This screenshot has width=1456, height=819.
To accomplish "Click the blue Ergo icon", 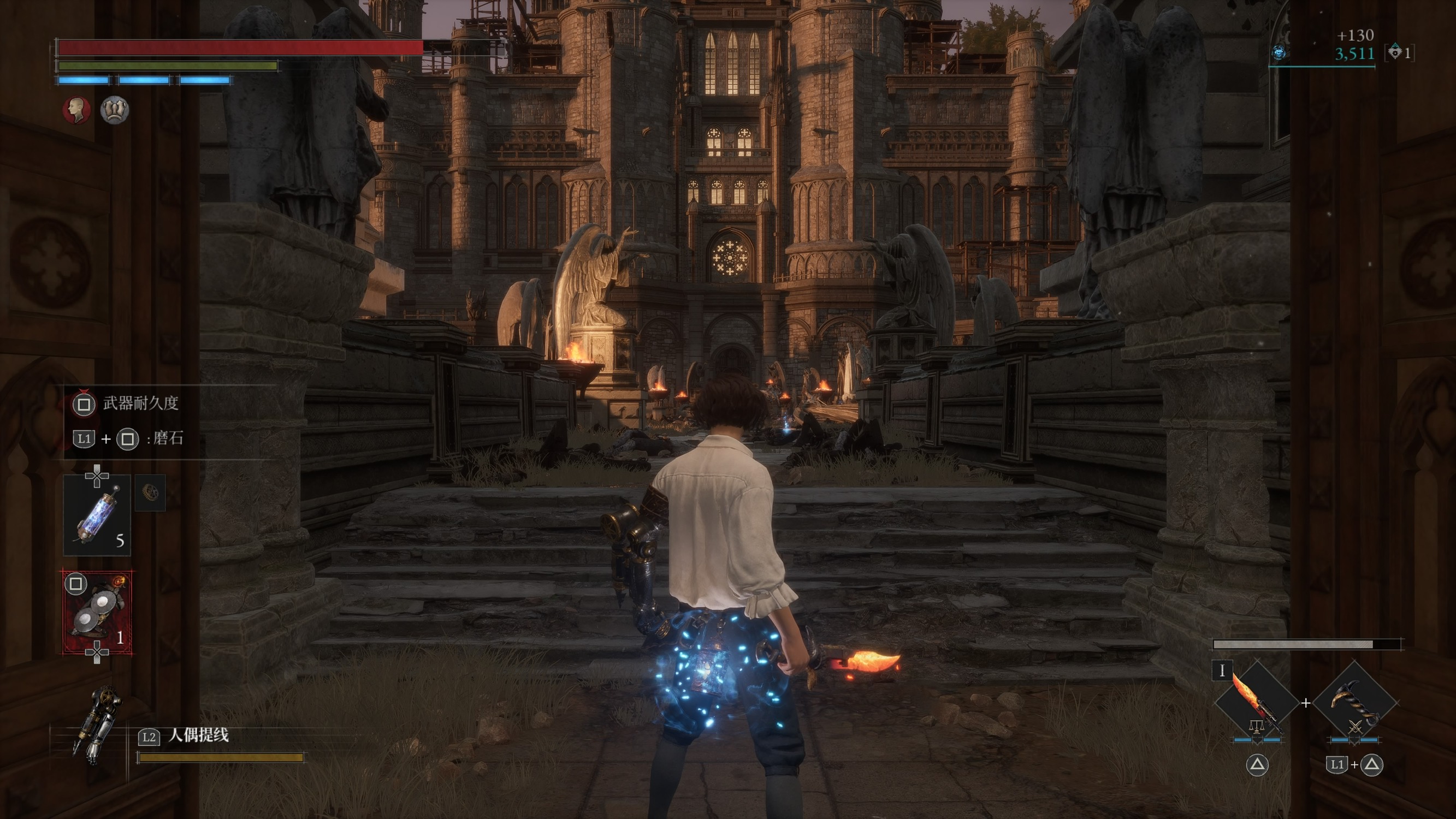I will tap(1279, 53).
